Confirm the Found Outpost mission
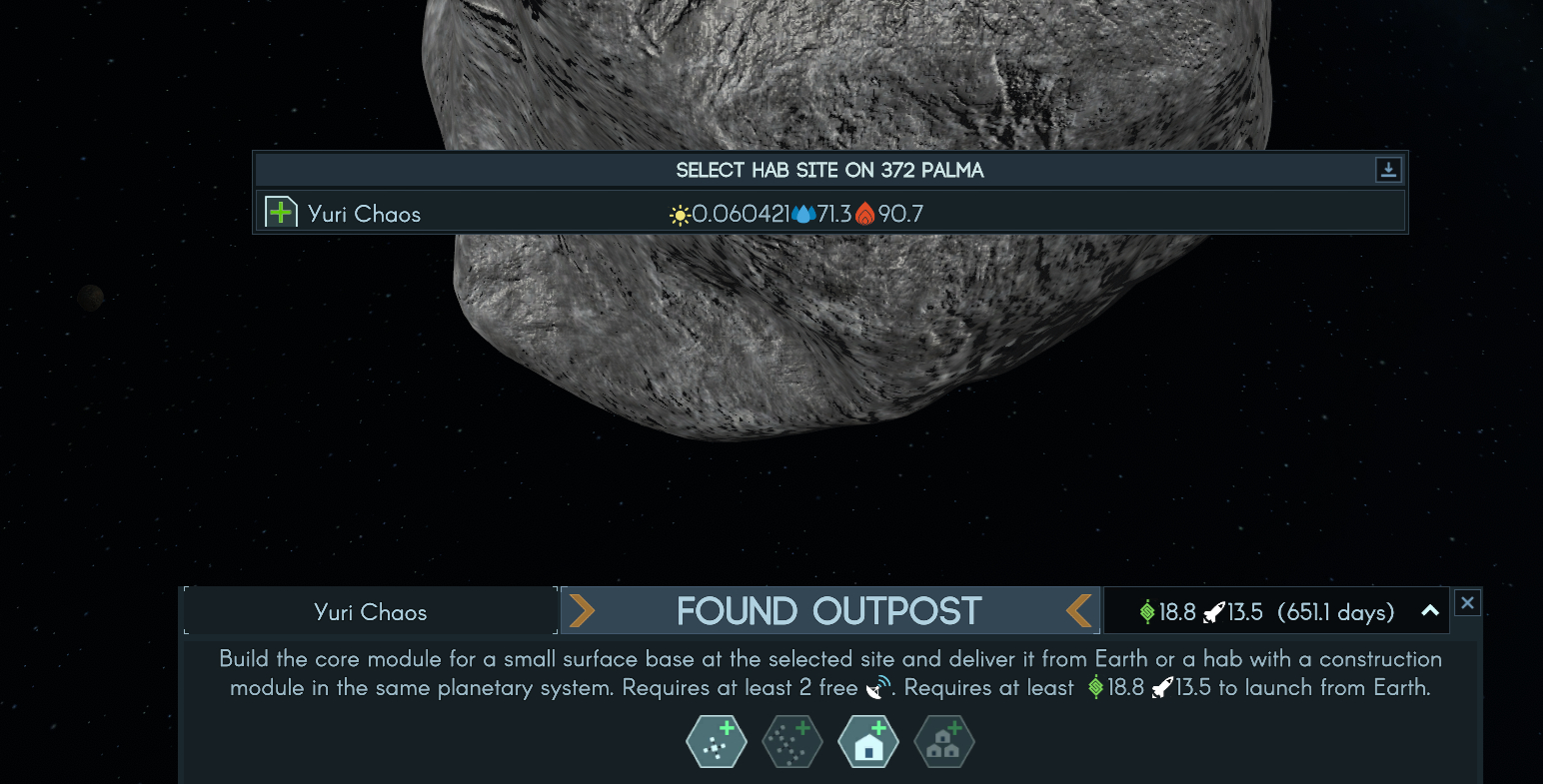 click(829, 611)
